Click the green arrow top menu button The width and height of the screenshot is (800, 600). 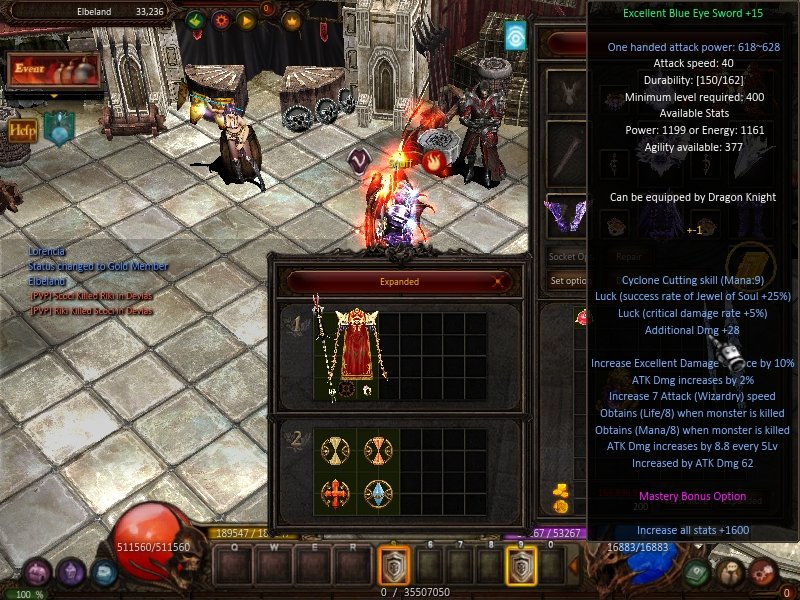click(195, 20)
